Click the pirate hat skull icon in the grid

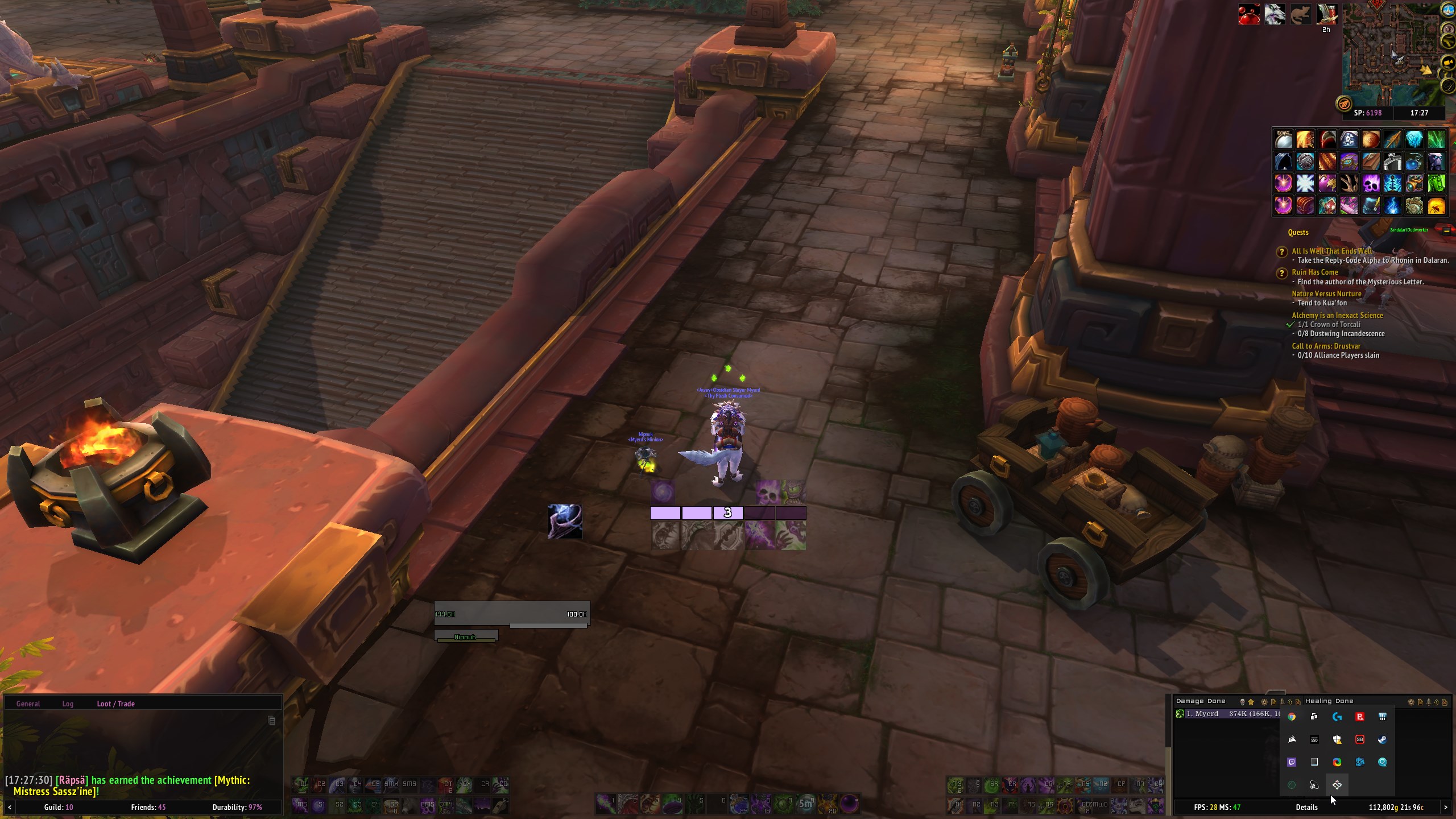click(x=1349, y=139)
